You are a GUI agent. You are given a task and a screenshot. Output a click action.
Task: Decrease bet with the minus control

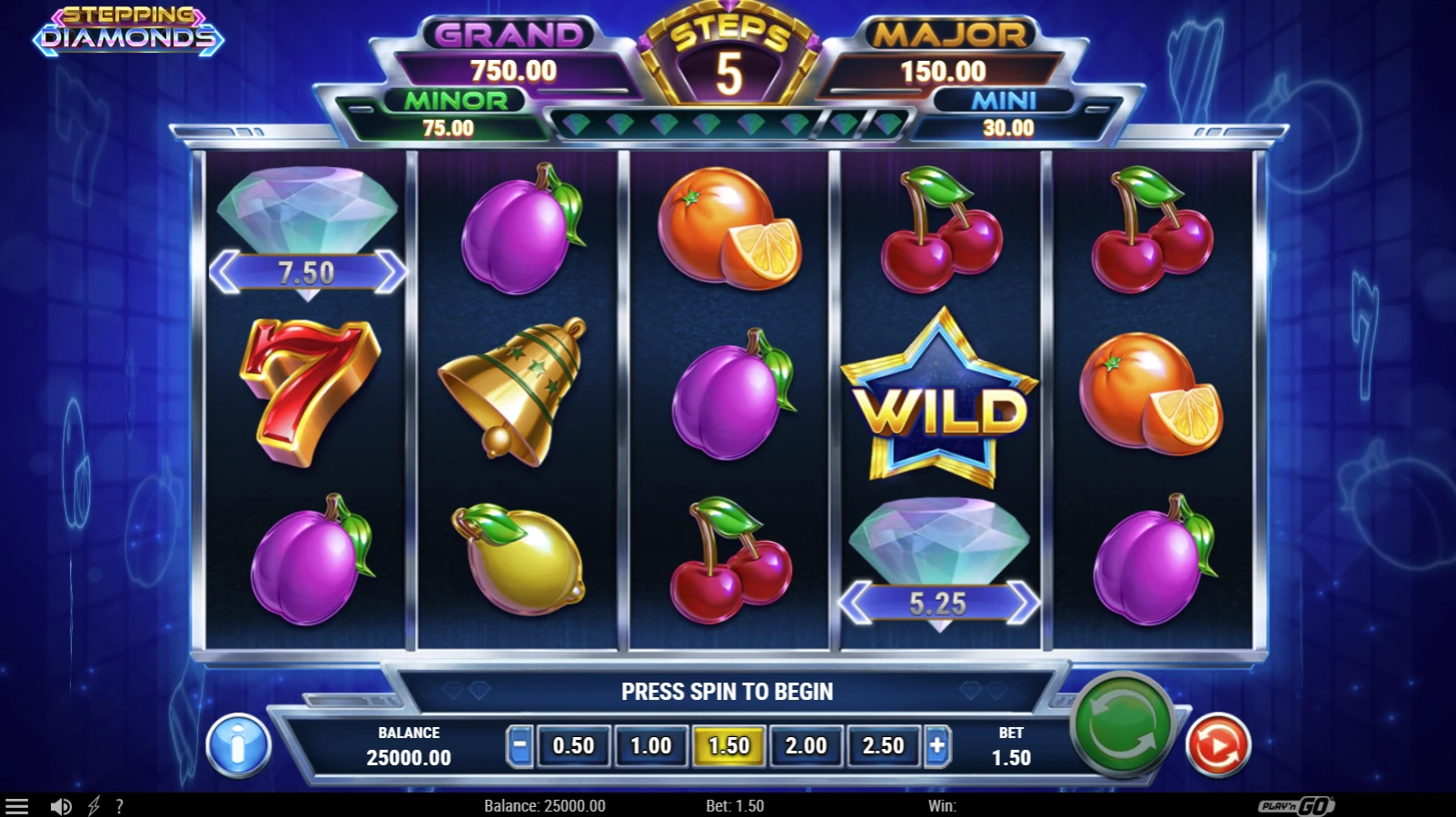click(x=519, y=746)
